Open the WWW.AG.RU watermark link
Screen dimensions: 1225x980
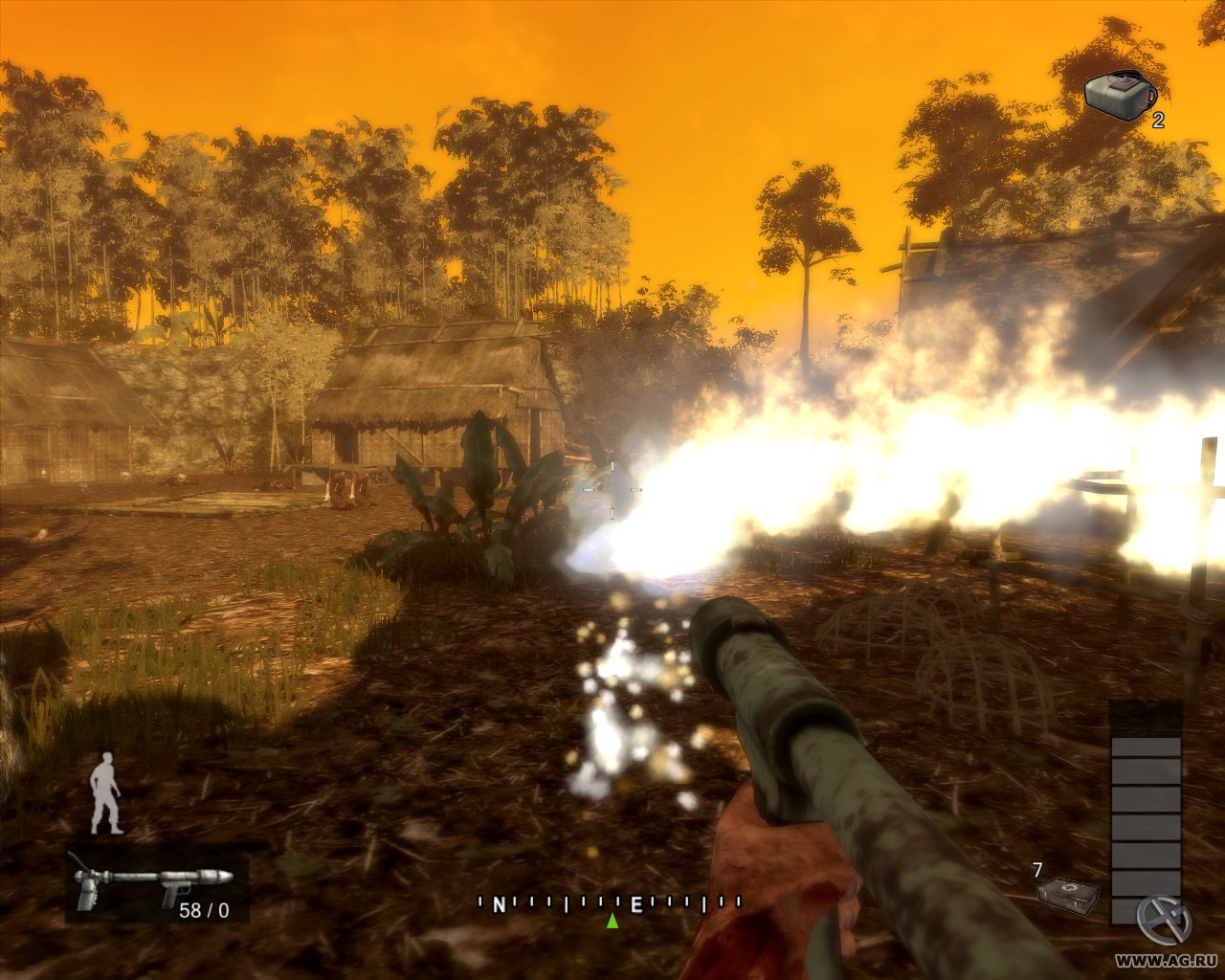coord(1168,959)
